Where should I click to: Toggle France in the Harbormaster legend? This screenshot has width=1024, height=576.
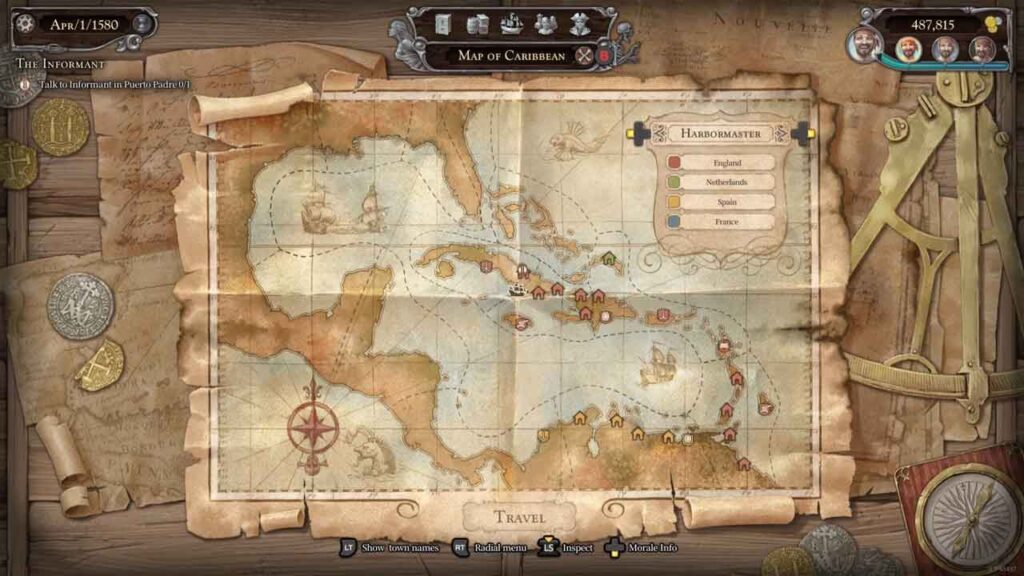(x=713, y=222)
